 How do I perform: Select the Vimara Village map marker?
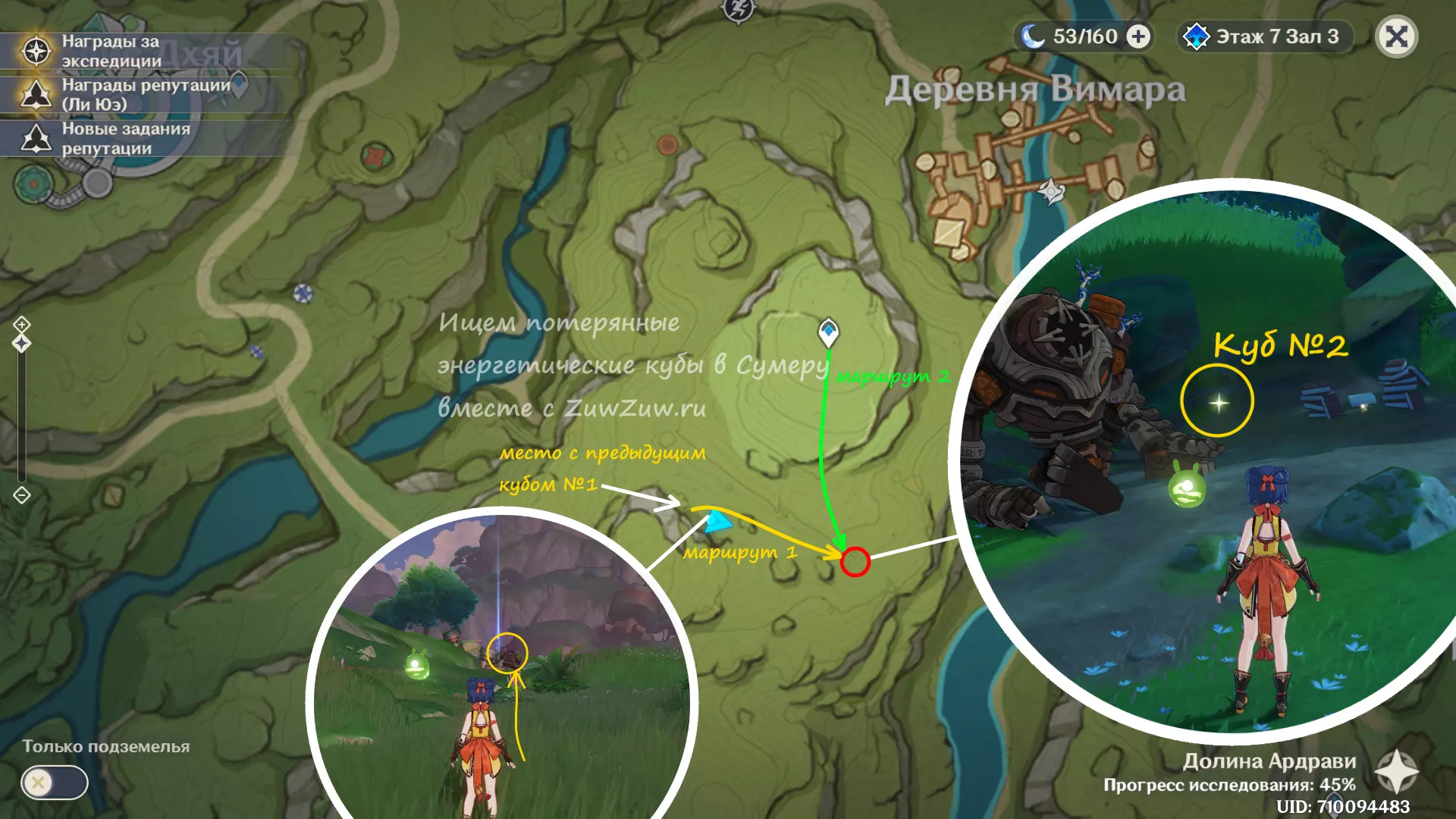1051,190
